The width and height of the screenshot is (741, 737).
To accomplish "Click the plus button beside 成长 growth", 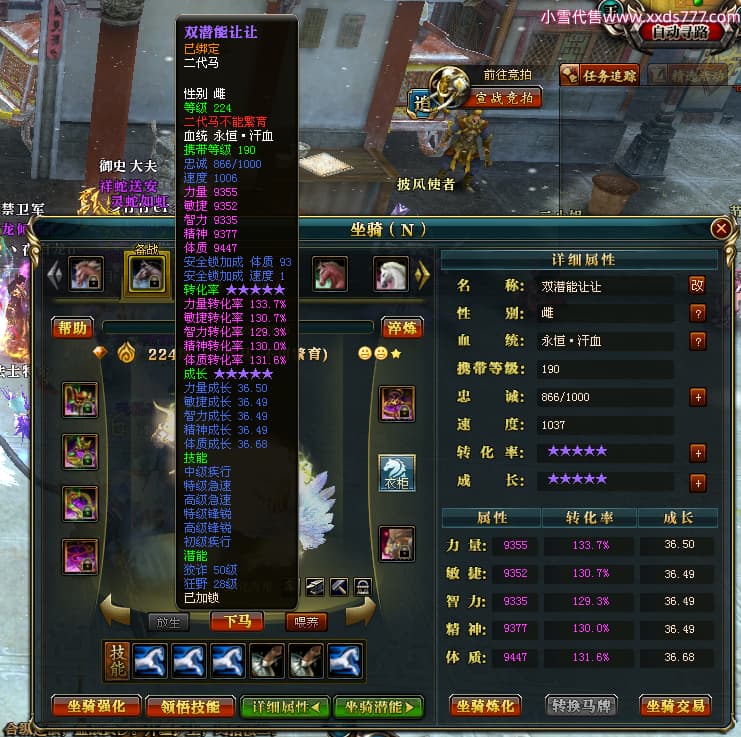I will coord(697,483).
